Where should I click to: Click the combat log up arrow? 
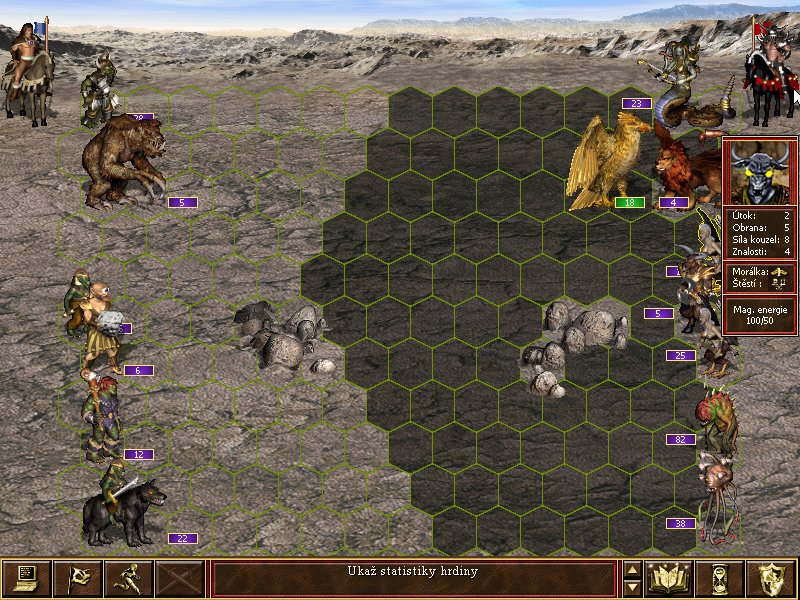(x=632, y=570)
